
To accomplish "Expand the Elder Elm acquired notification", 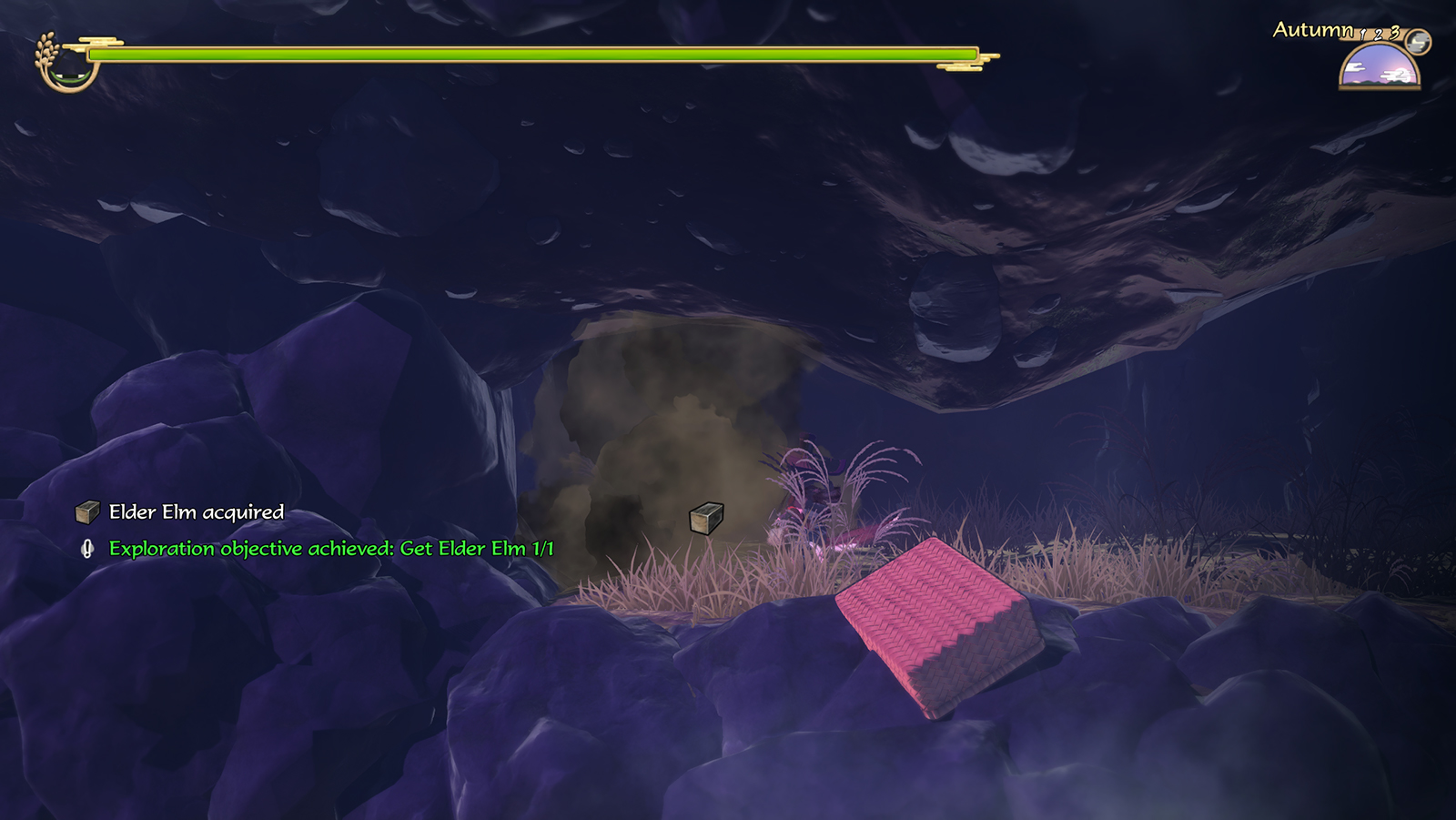I will click(196, 512).
